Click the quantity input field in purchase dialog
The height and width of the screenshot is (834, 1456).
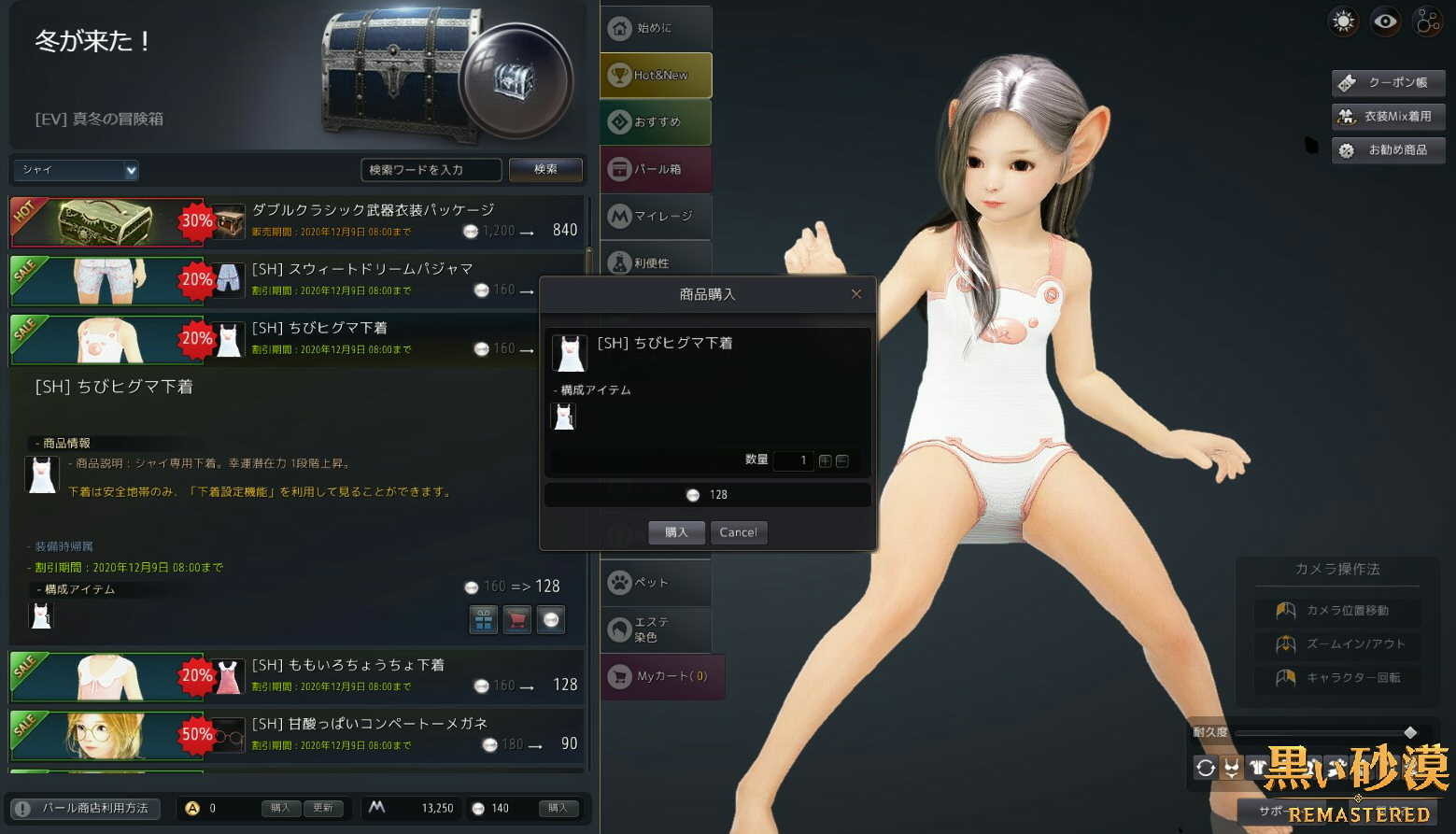[x=793, y=460]
